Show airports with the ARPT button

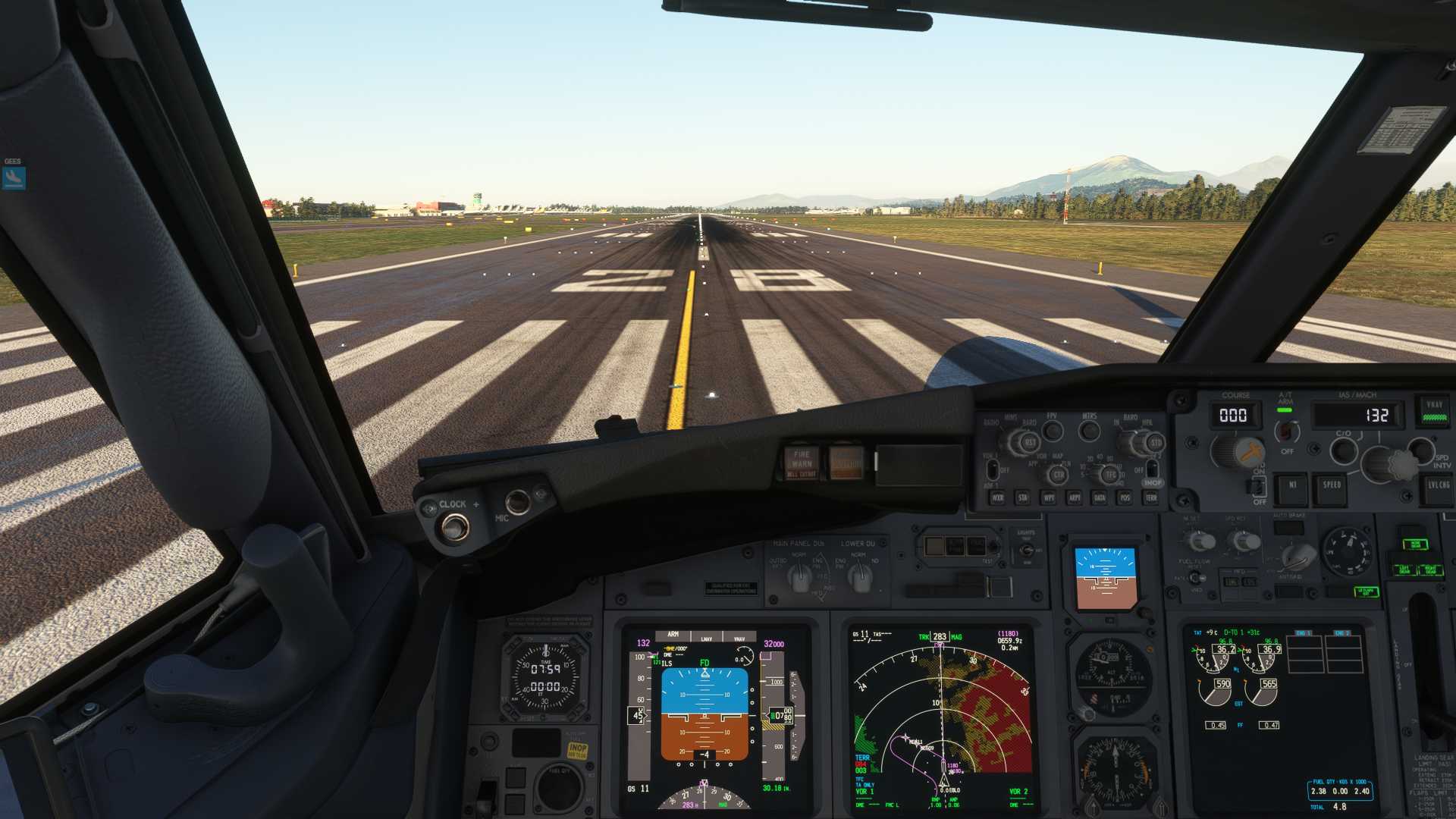pos(1075,498)
